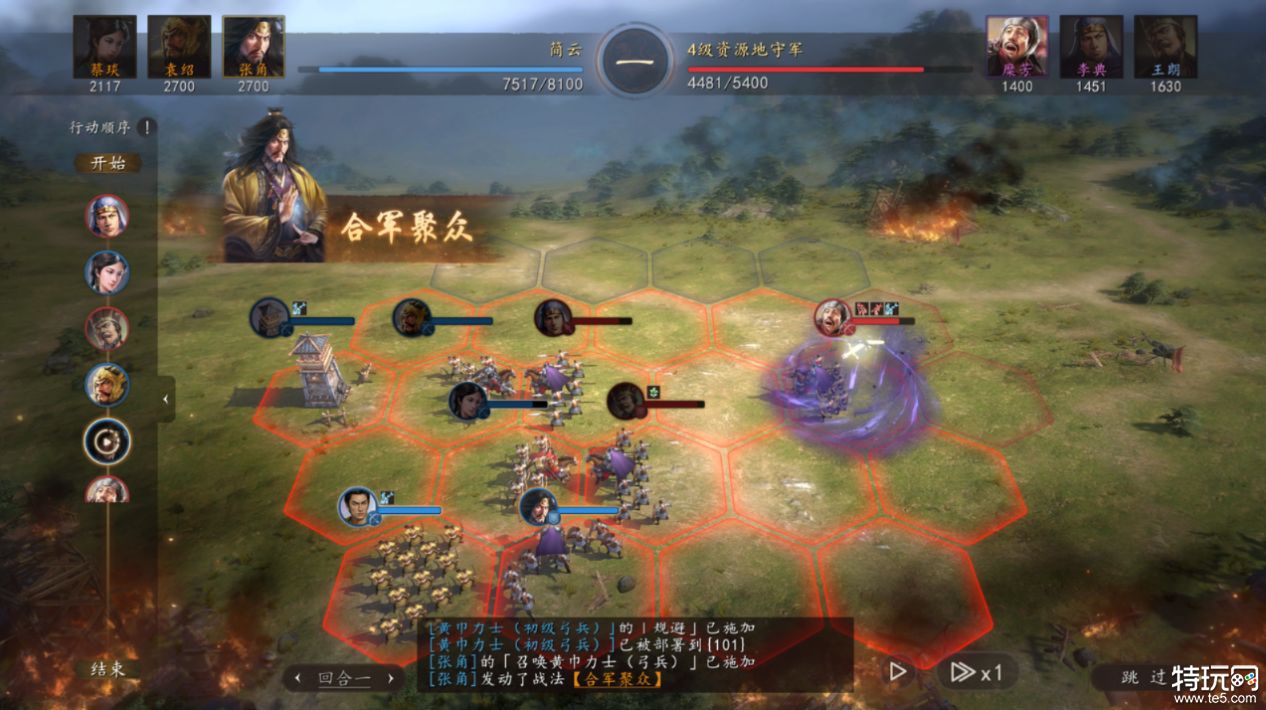Open the 行动顺序 info exclamation icon
1266x710 pixels.
(x=146, y=127)
